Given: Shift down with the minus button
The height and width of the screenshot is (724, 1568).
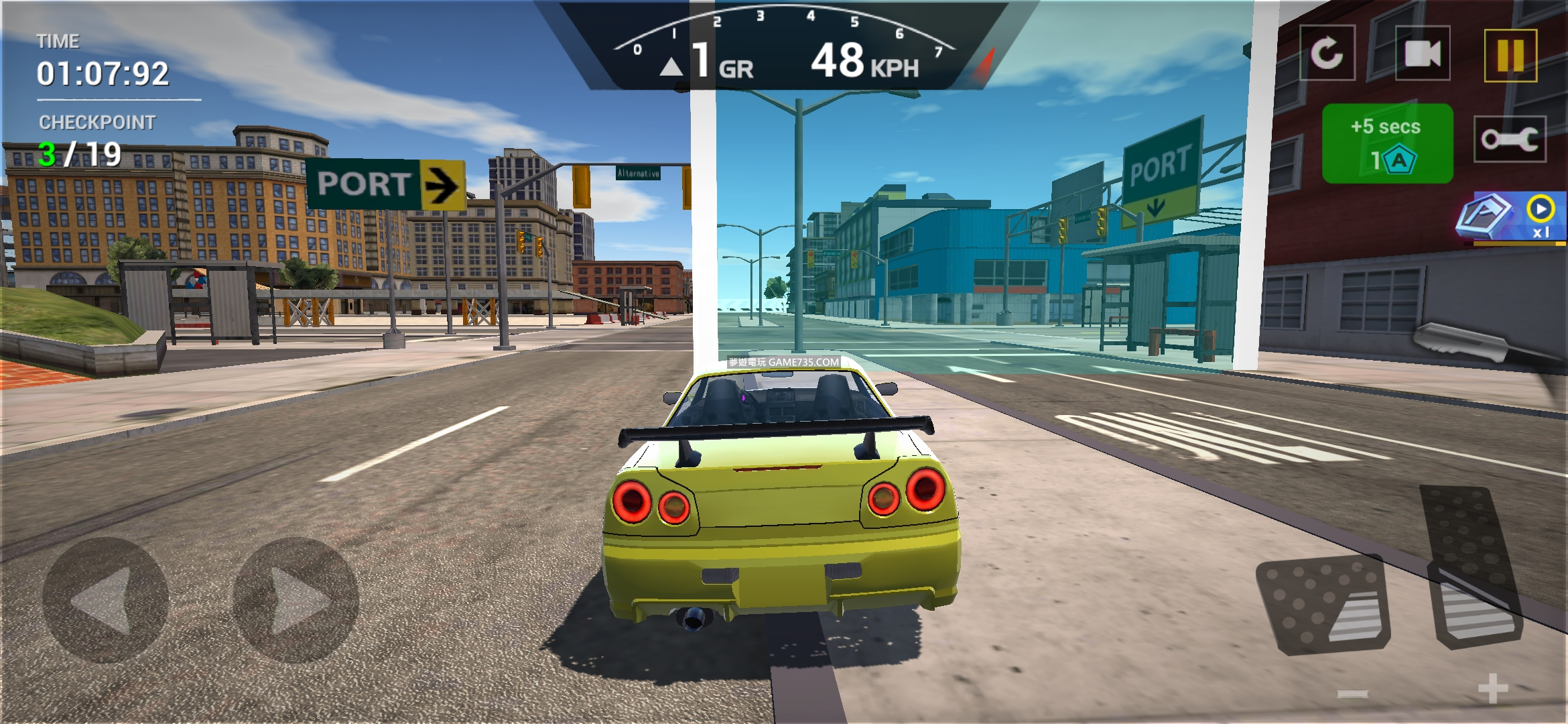Looking at the screenshot, I should [1353, 693].
